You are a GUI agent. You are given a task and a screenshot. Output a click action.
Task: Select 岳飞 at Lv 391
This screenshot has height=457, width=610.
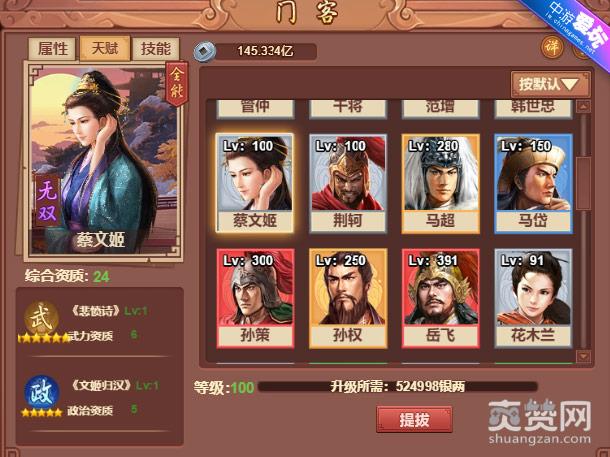click(440, 298)
